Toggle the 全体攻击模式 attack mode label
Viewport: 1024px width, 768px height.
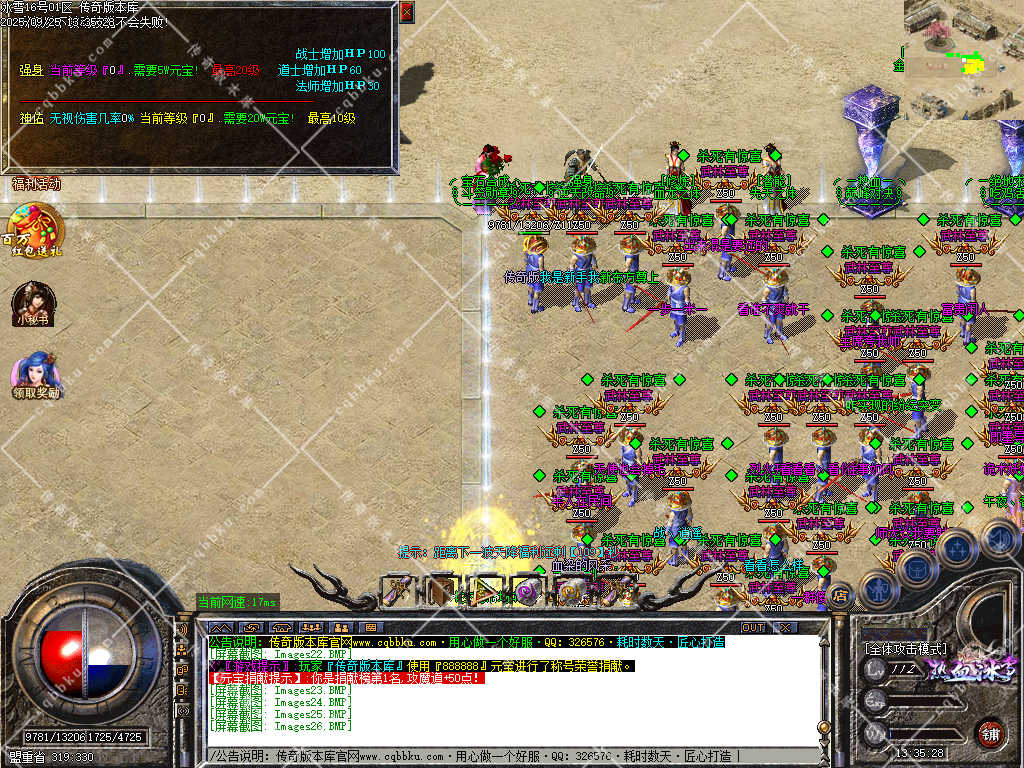(x=905, y=649)
